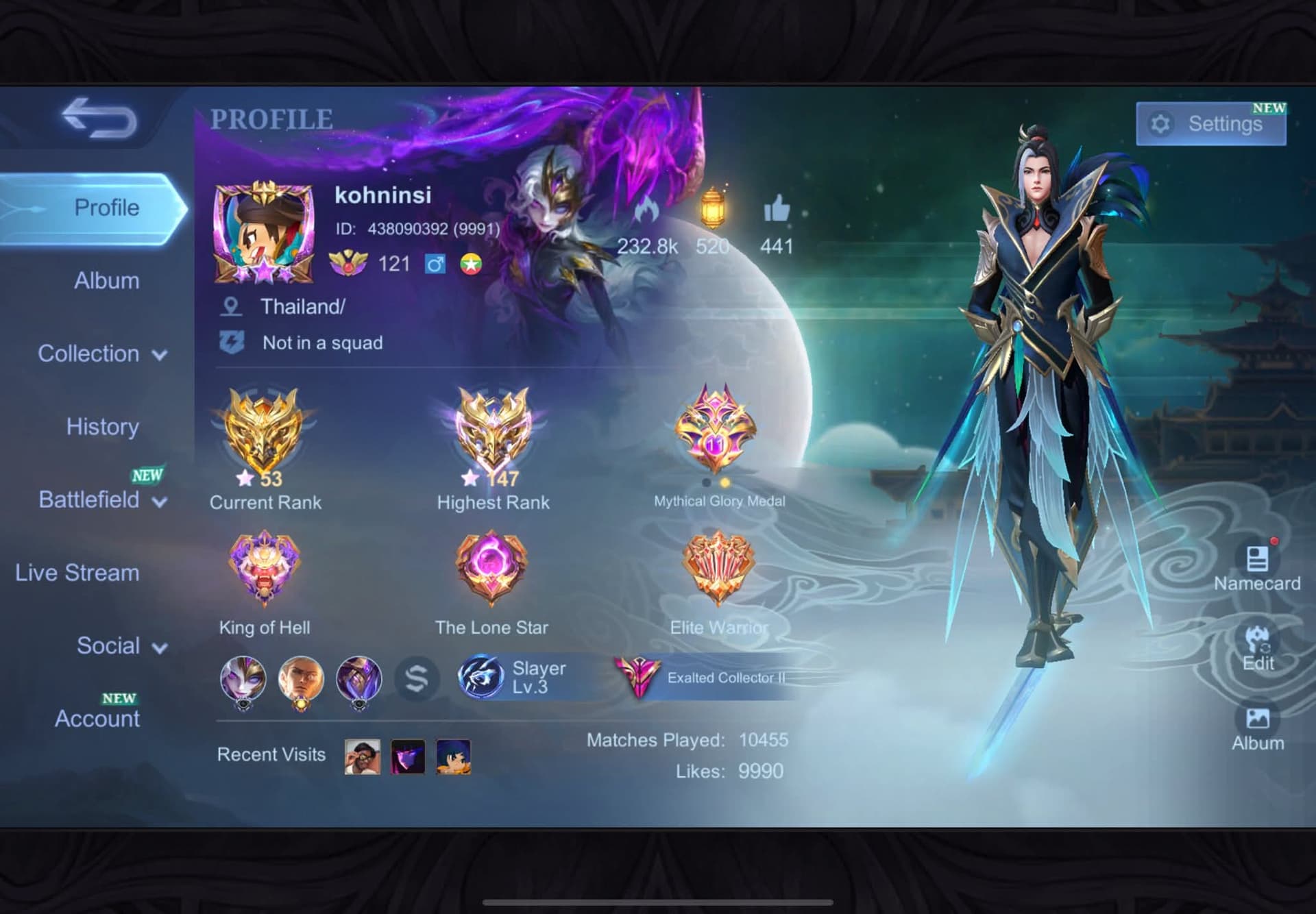This screenshot has width=1316, height=914.
Task: Expand the Battlefield sidebar section
Action: point(100,500)
